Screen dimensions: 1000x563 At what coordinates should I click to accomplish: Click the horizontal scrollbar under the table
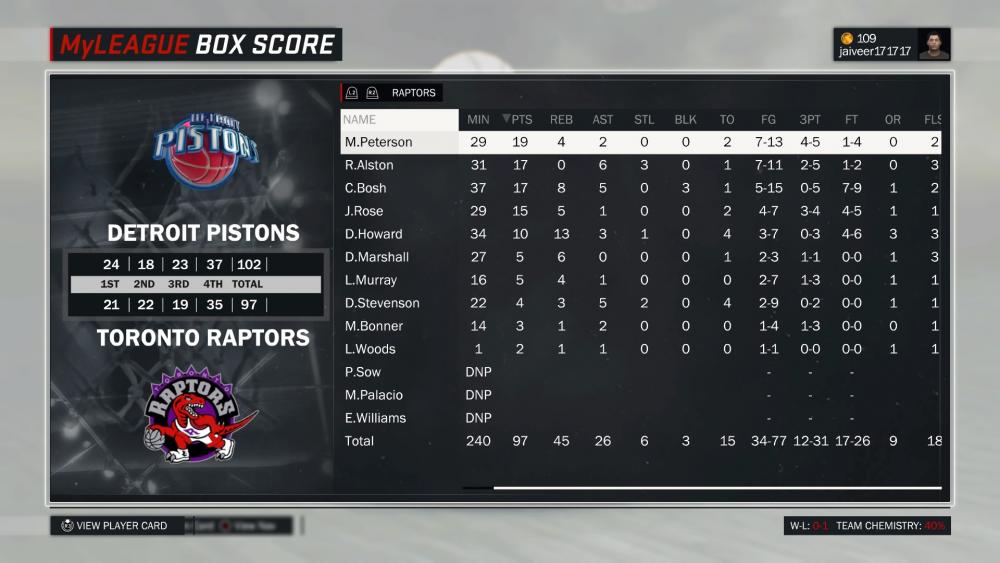pyautogui.click(x=716, y=488)
